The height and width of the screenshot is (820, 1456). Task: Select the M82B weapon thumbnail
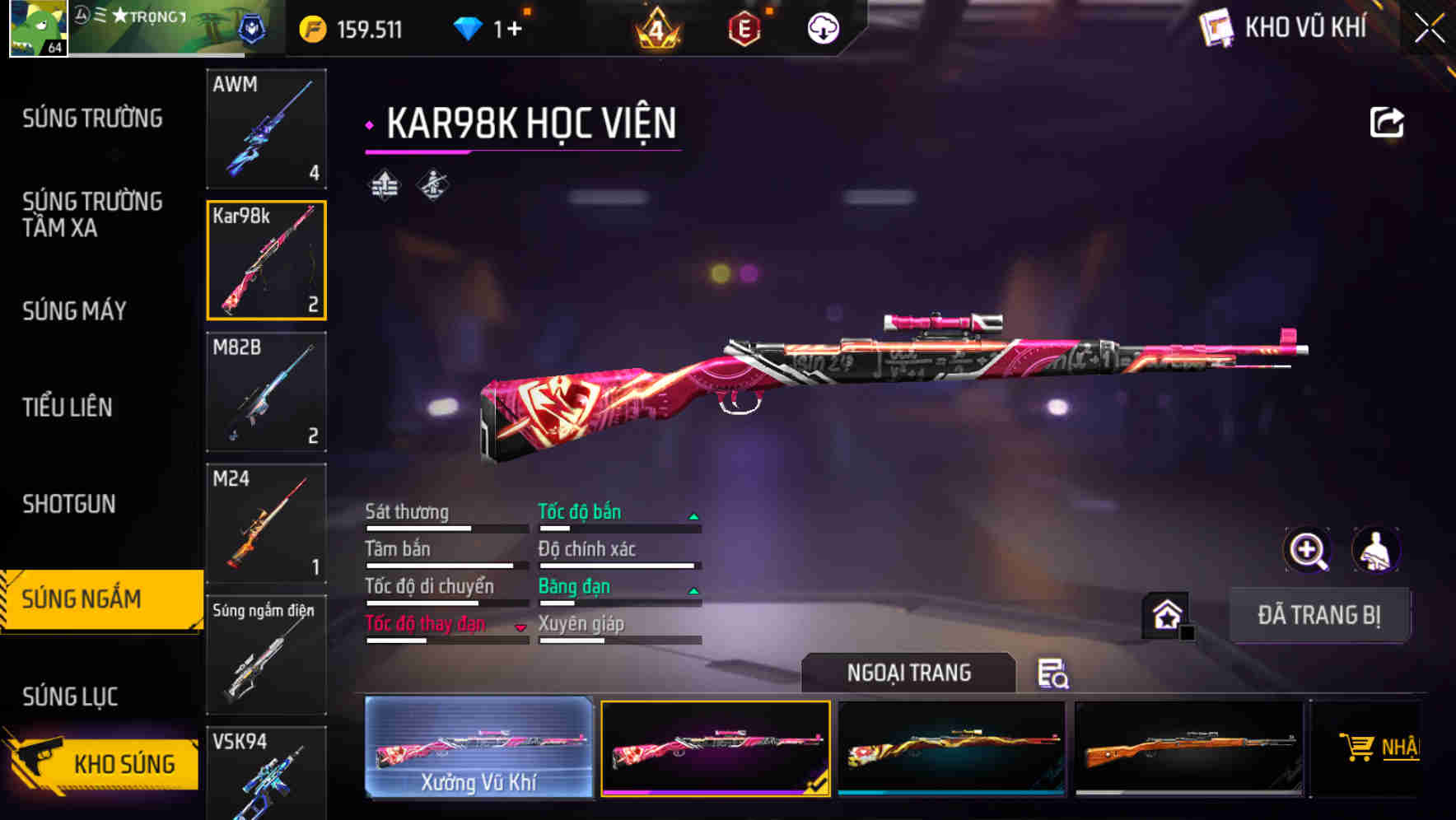click(266, 393)
